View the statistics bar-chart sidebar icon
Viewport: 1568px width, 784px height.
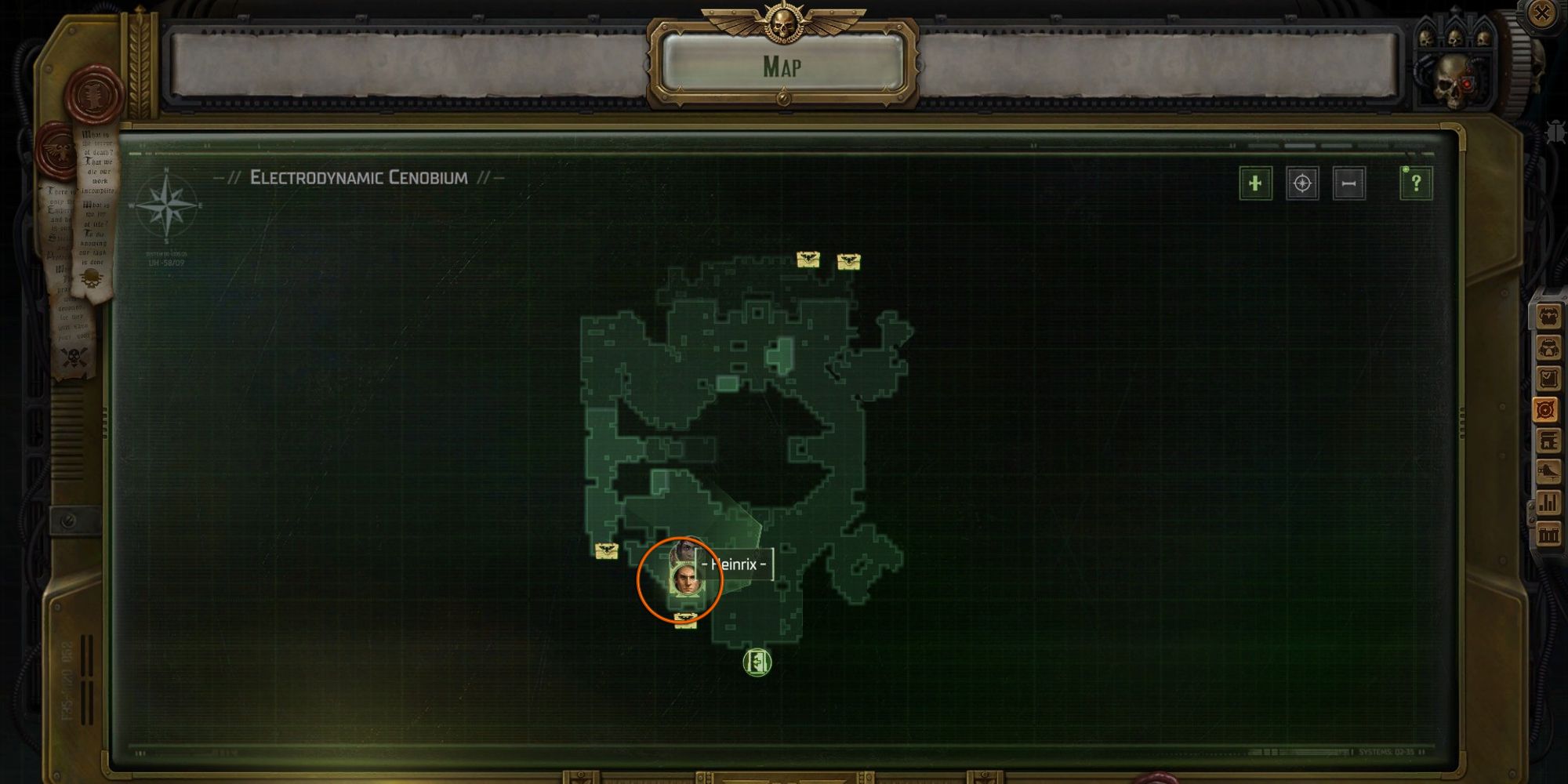tap(1550, 500)
